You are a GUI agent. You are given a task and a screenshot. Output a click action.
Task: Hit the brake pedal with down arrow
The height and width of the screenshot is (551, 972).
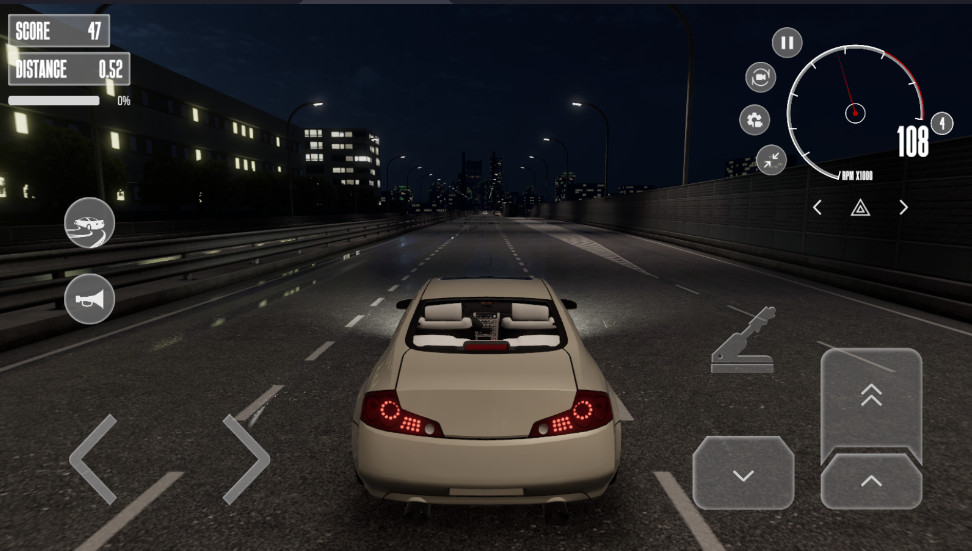[x=743, y=475]
